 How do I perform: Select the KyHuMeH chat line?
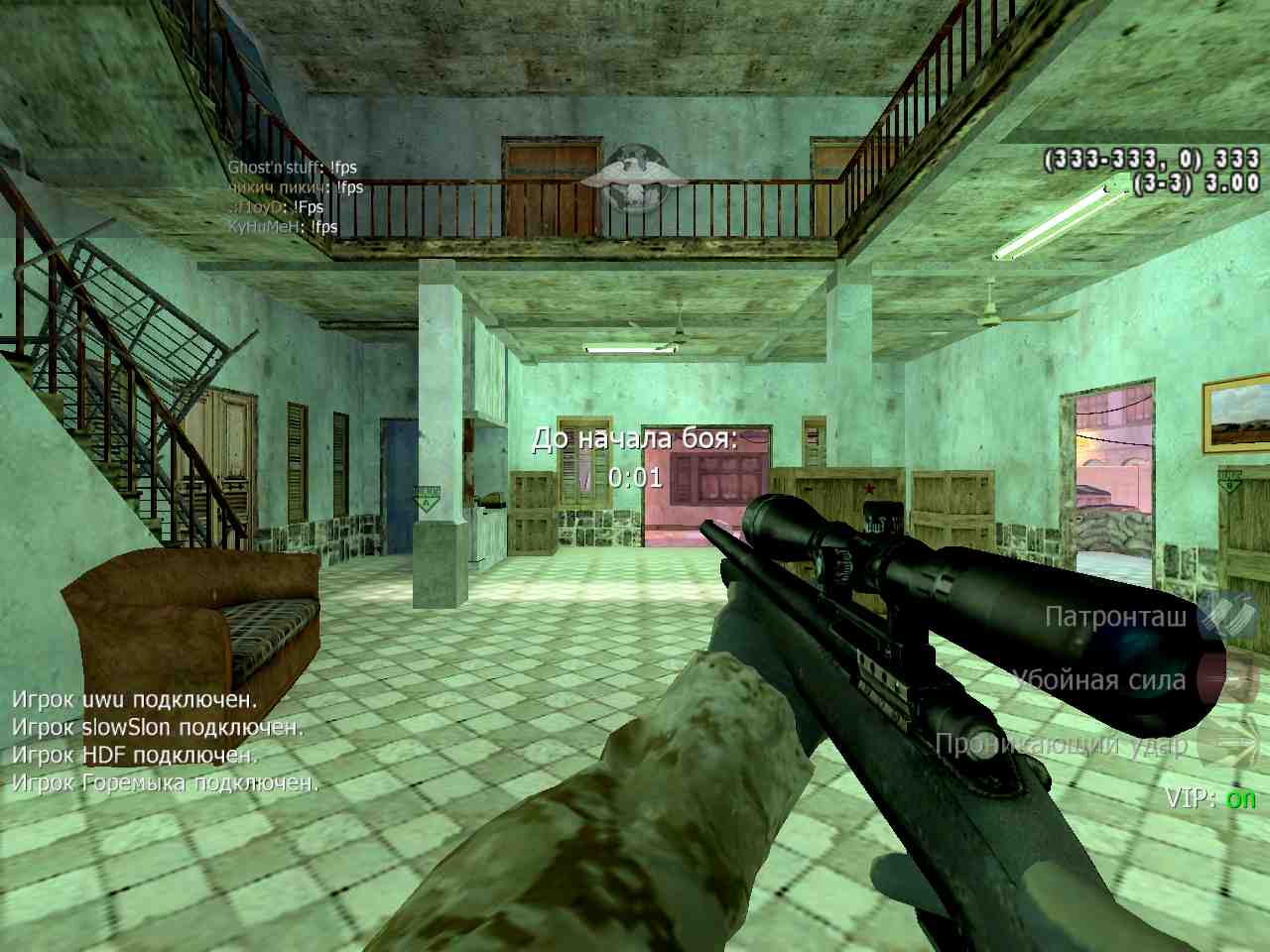(x=283, y=226)
